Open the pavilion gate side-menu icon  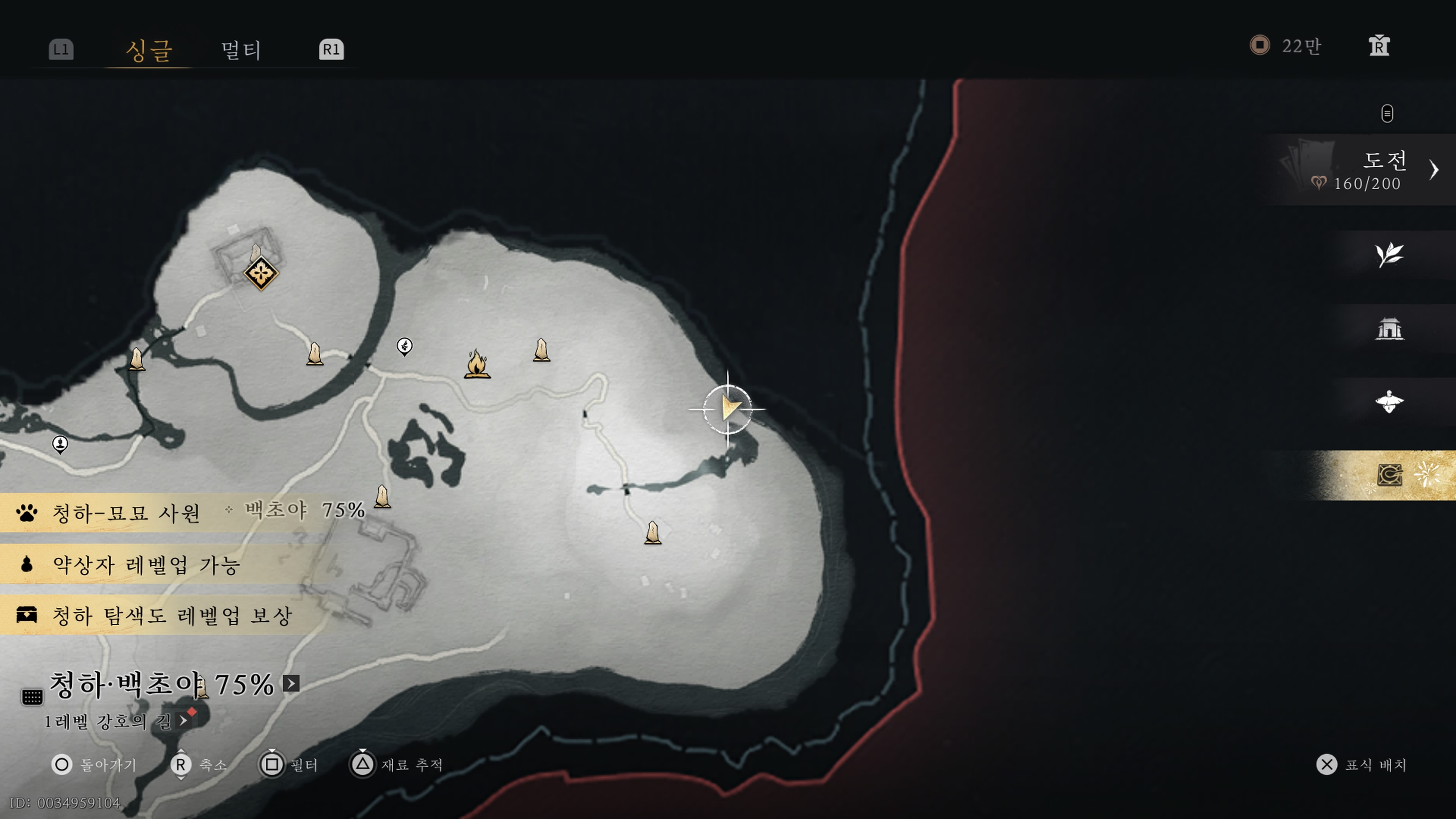point(1389,328)
